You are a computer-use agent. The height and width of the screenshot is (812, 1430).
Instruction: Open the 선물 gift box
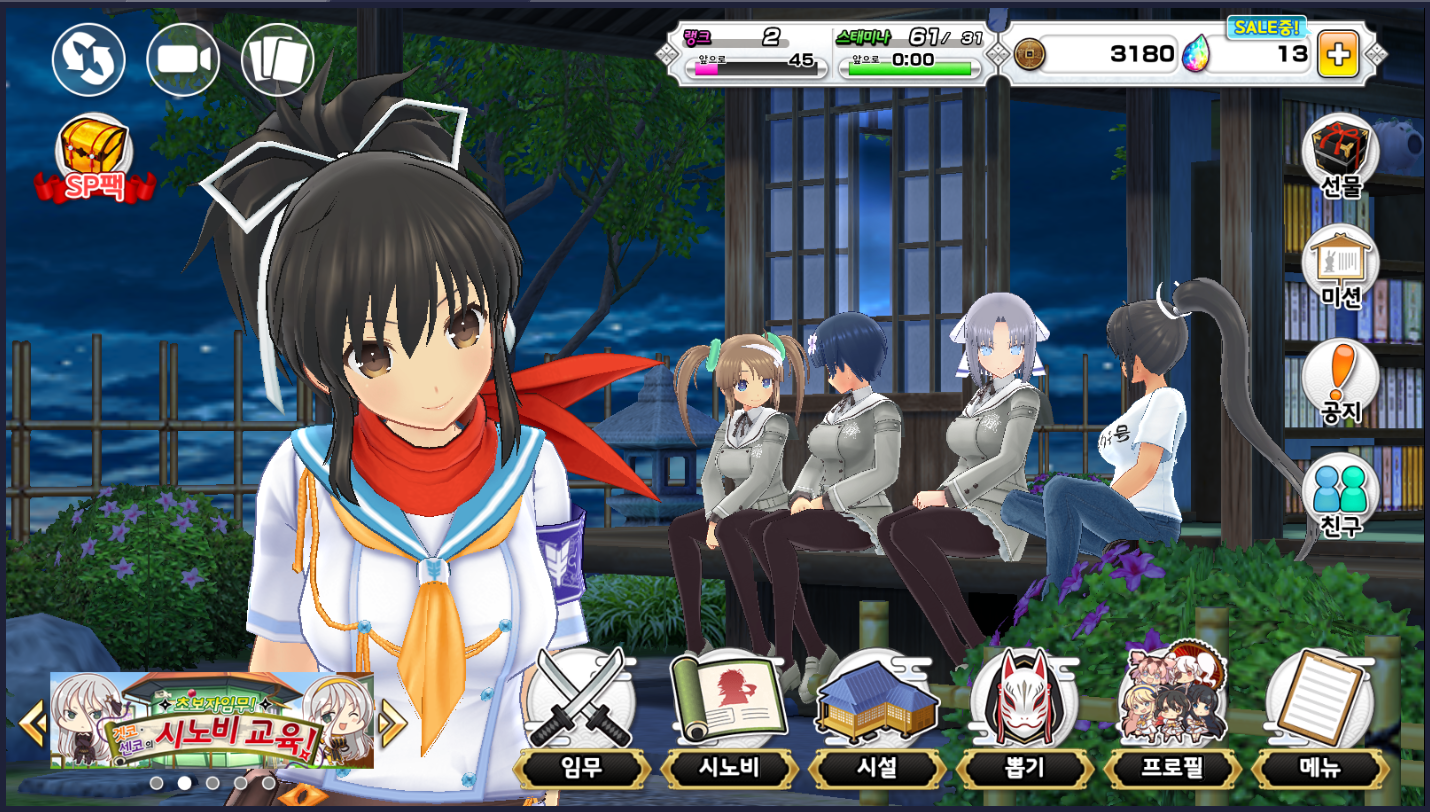[x=1340, y=156]
